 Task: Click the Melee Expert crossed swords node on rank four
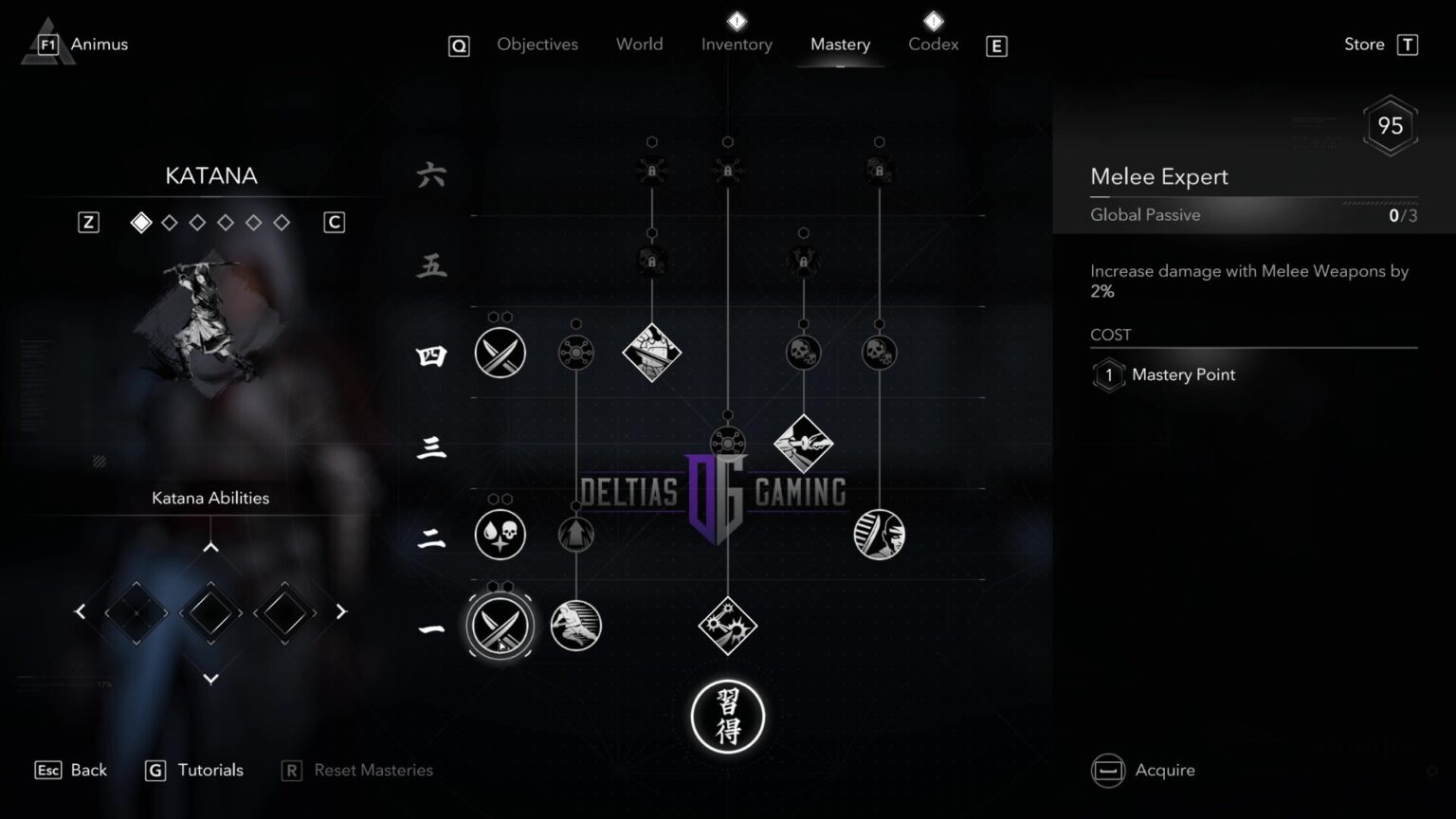click(x=500, y=352)
